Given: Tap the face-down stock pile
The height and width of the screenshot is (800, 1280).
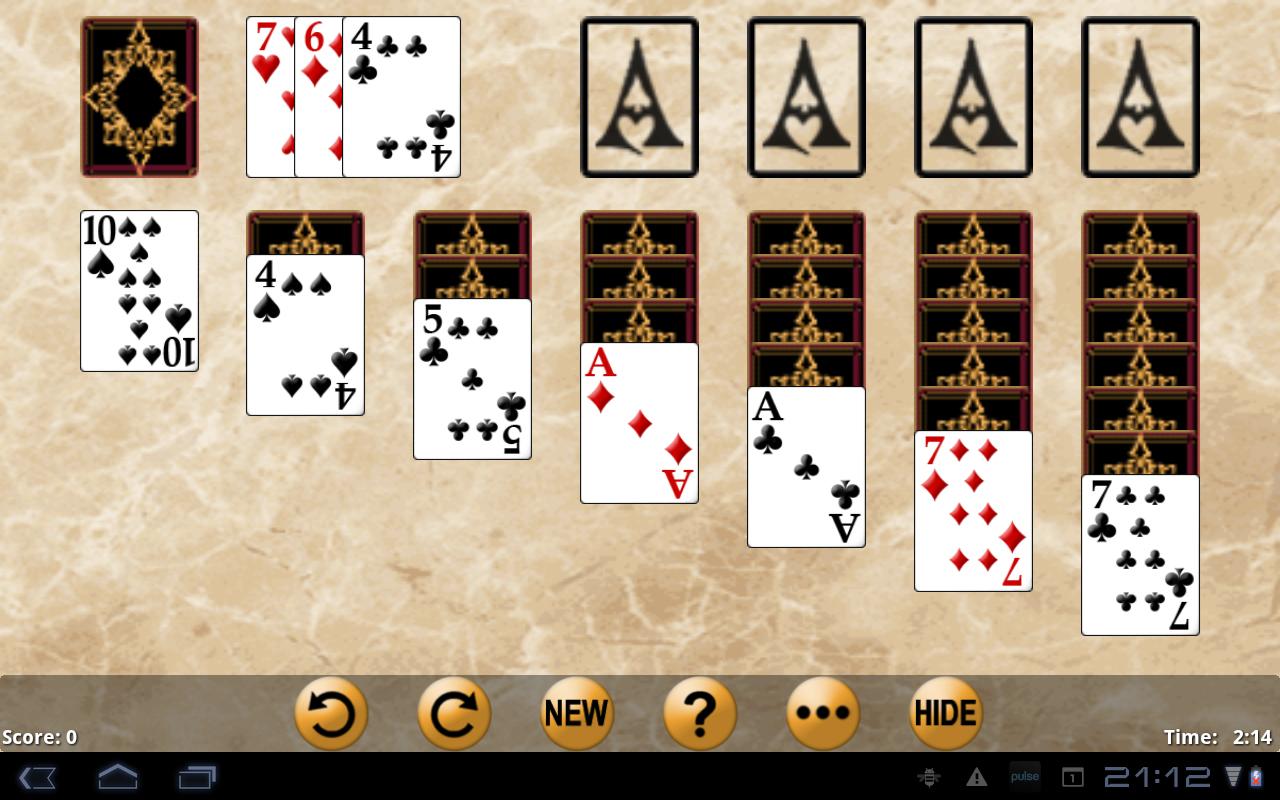Looking at the screenshot, I should [139, 96].
